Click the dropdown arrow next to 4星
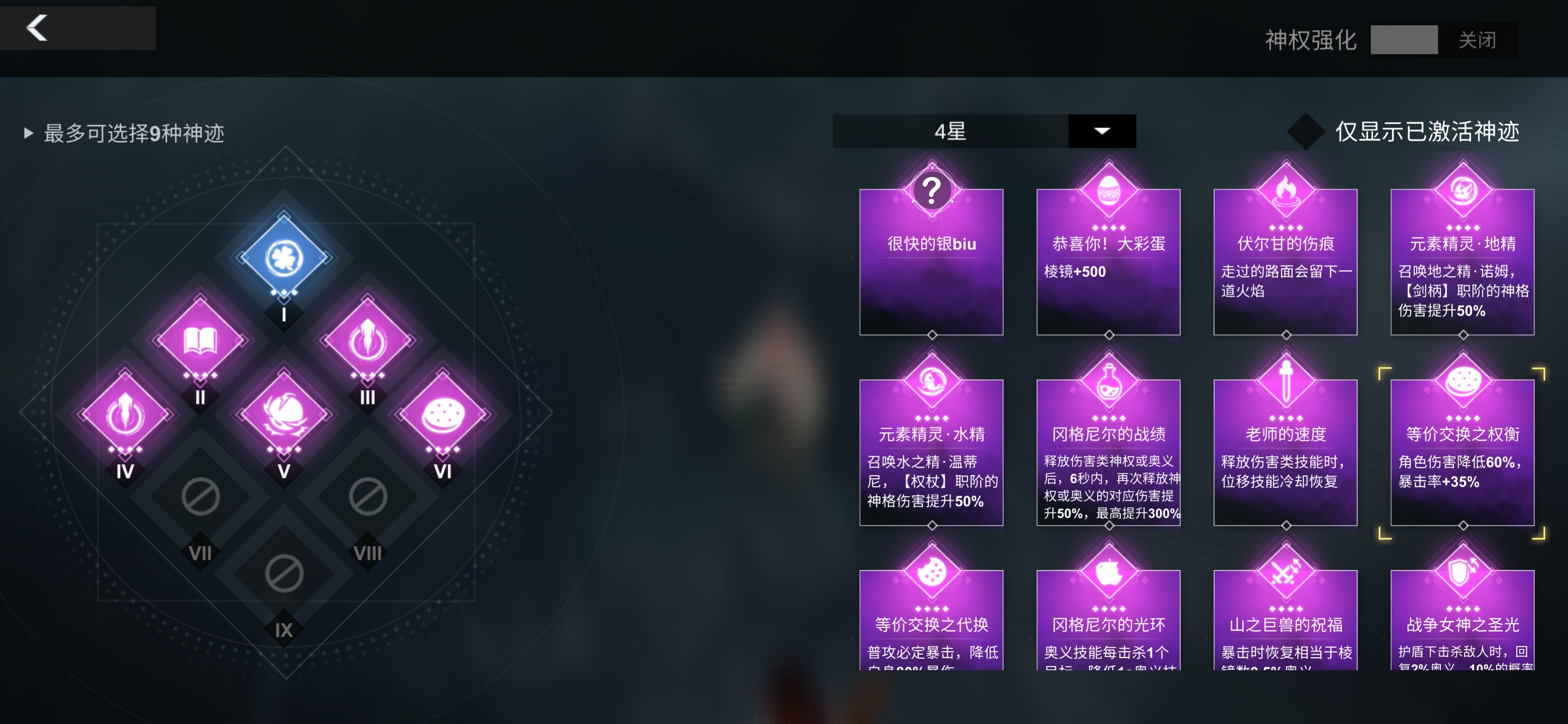Screen dimensions: 1568x724 [1102, 132]
